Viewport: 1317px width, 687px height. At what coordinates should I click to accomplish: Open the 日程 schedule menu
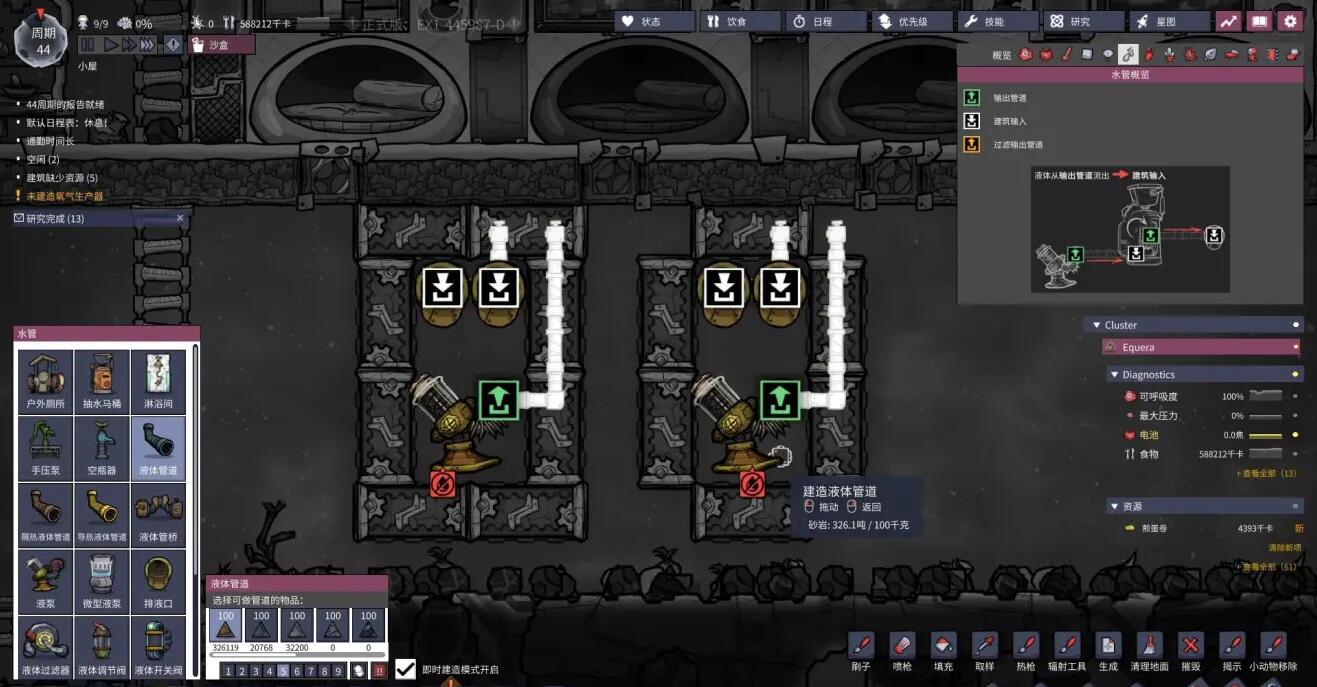pos(826,21)
